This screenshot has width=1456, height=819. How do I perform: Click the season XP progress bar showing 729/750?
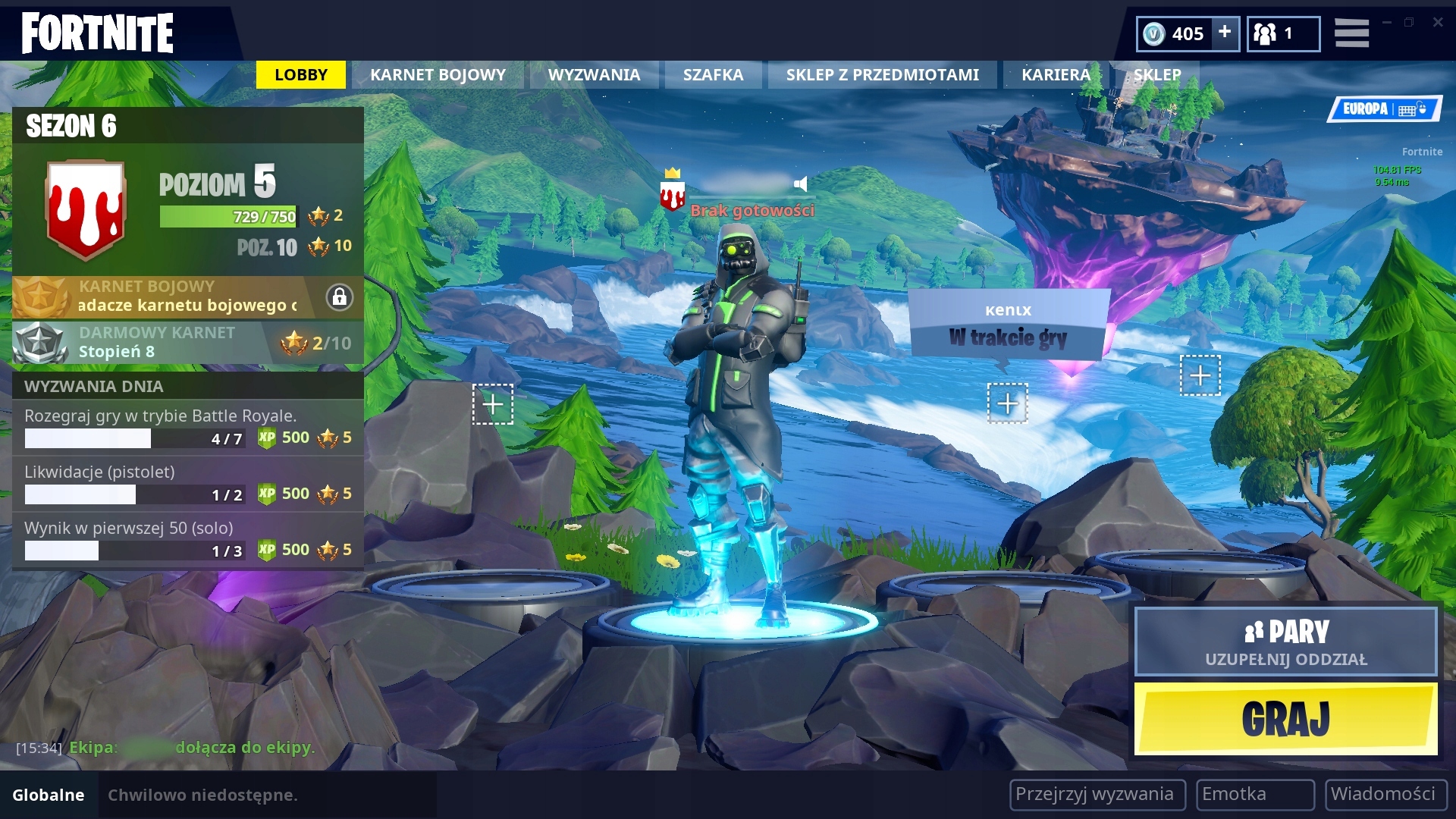[x=227, y=215]
